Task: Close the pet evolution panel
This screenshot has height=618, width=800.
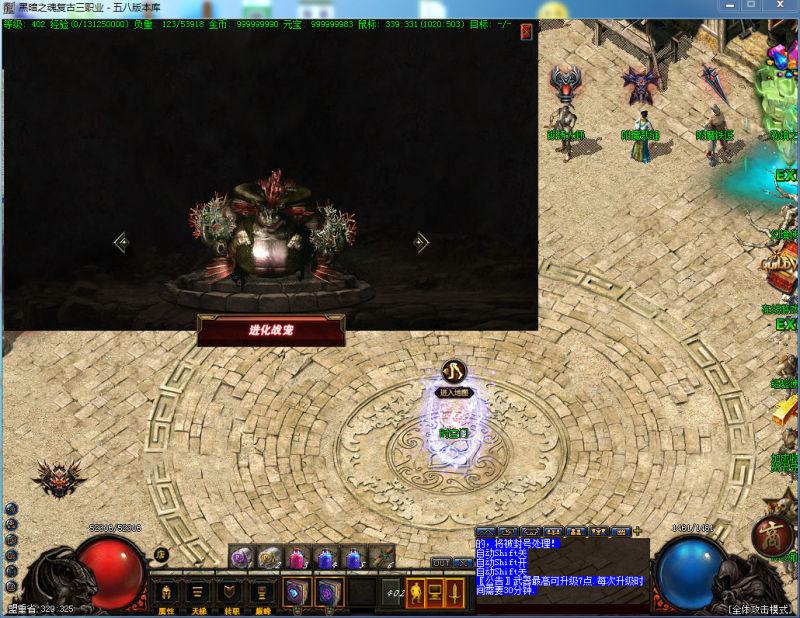Action: (x=526, y=32)
